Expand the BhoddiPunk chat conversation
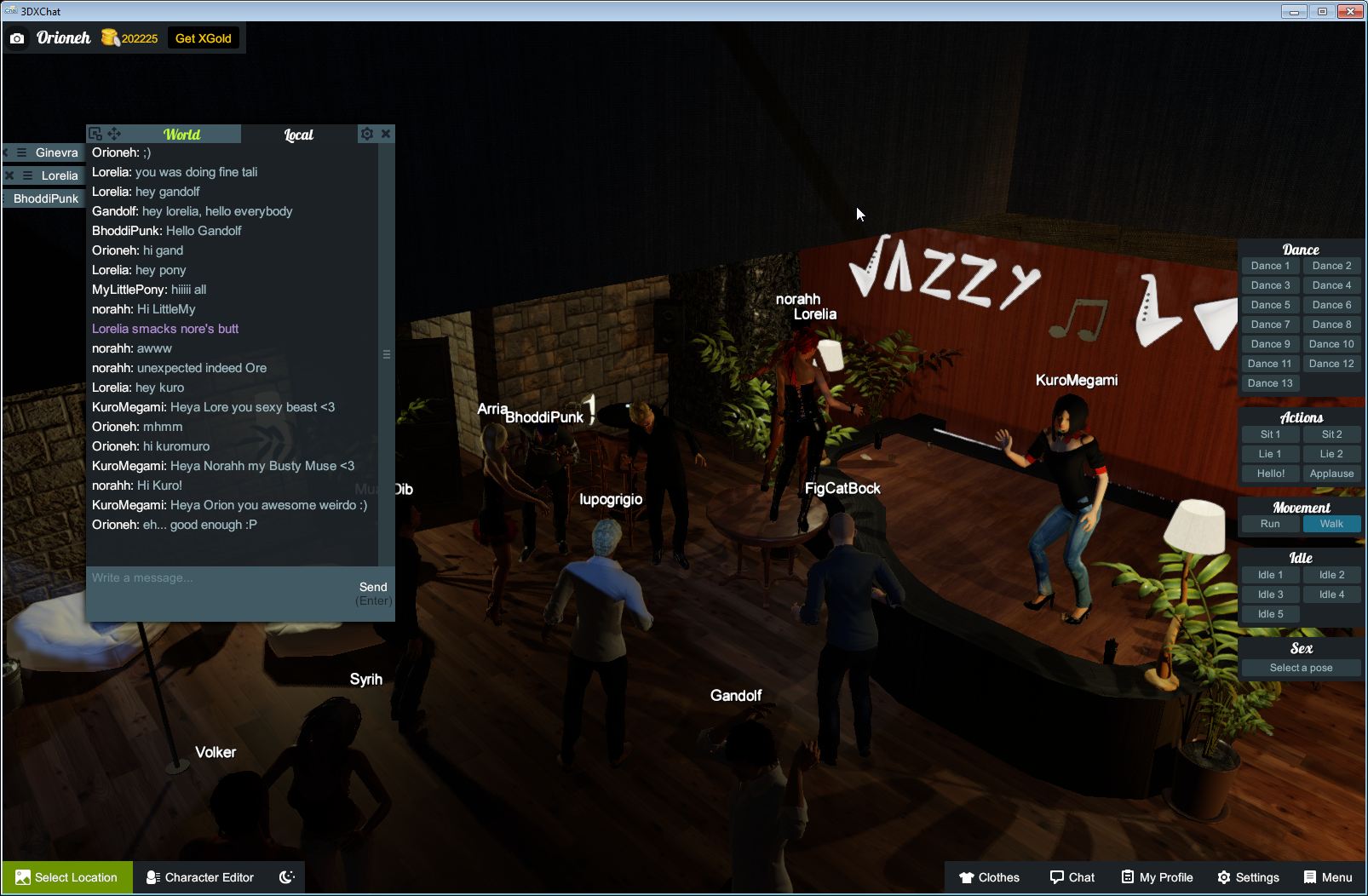1368x896 pixels. coord(44,198)
